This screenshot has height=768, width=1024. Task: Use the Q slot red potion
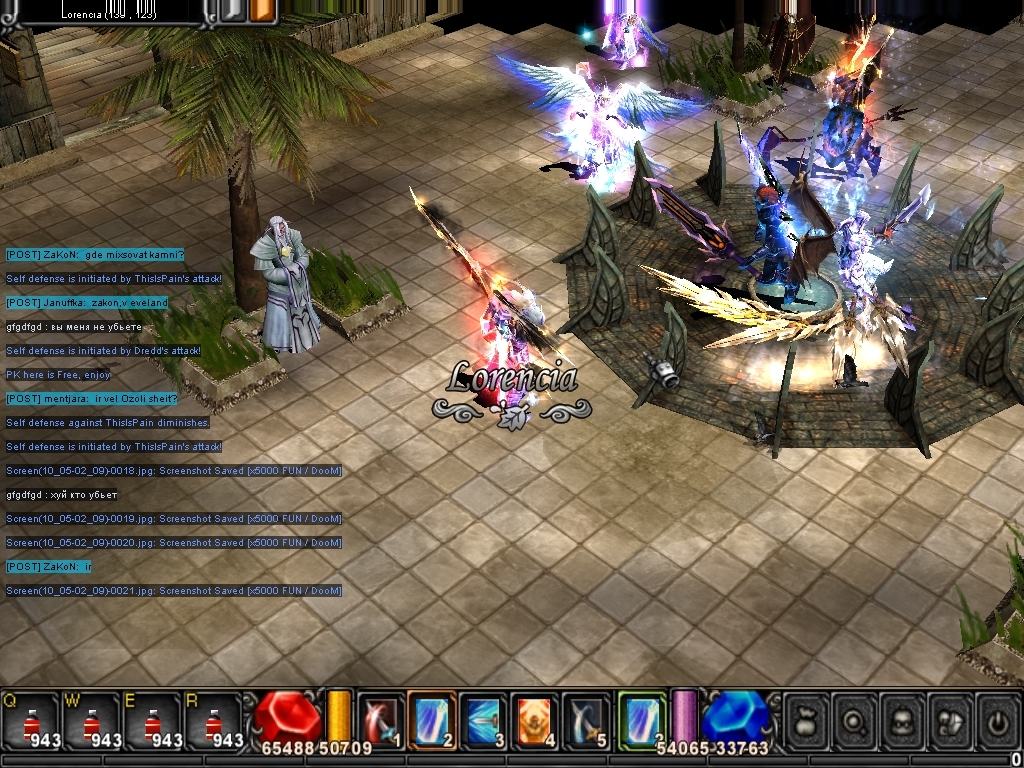30,722
